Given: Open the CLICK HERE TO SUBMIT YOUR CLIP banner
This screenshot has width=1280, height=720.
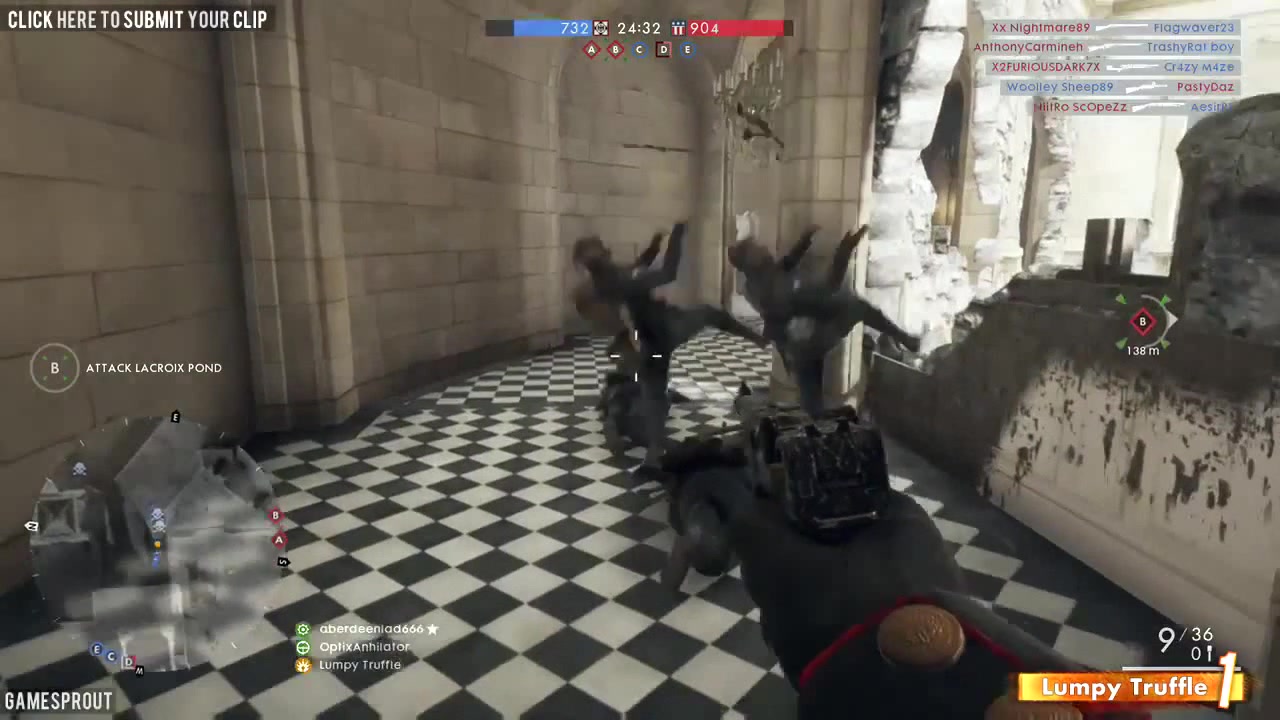Looking at the screenshot, I should (137, 18).
